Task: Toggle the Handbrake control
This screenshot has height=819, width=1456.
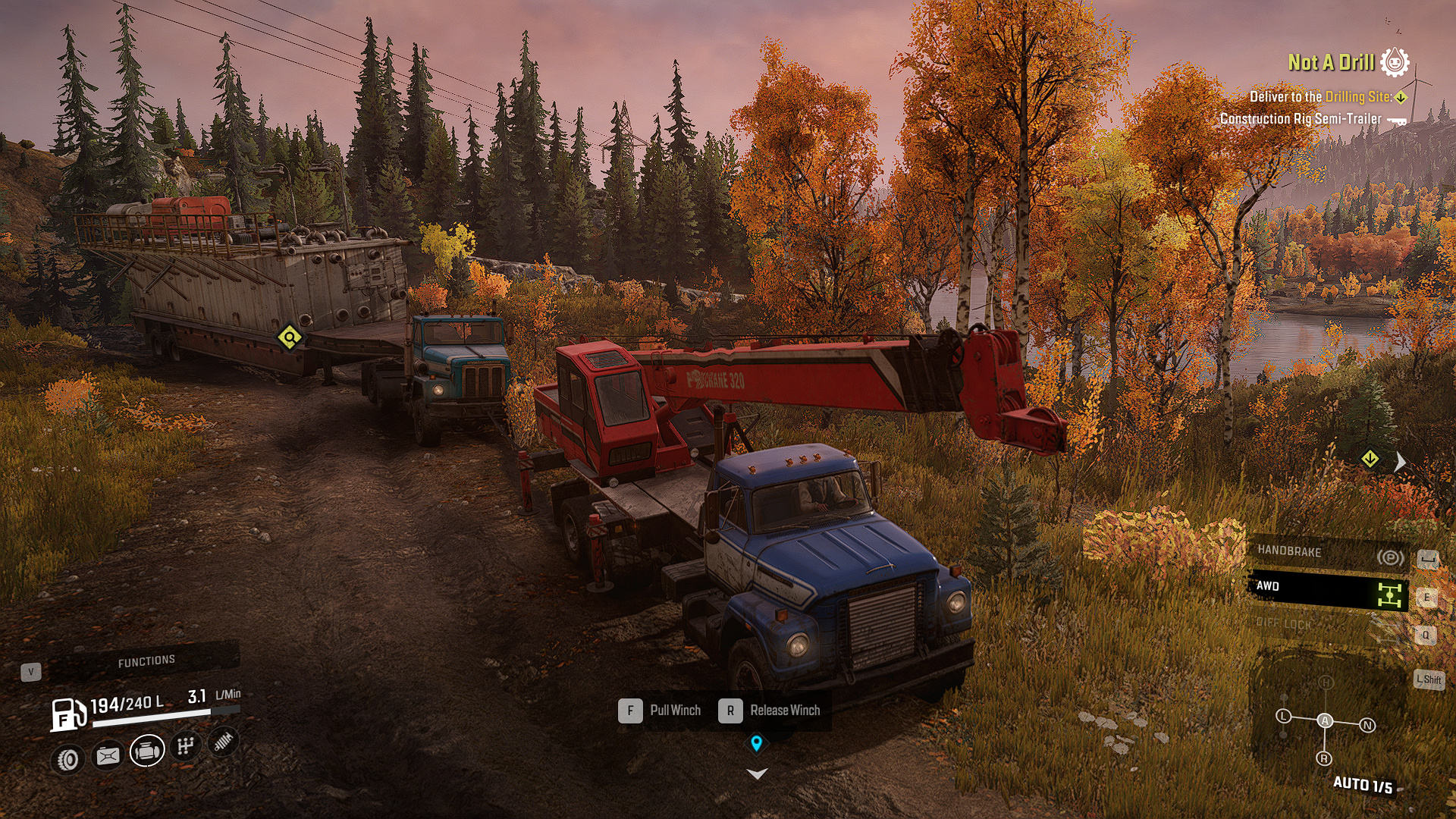Action: coord(1328,554)
